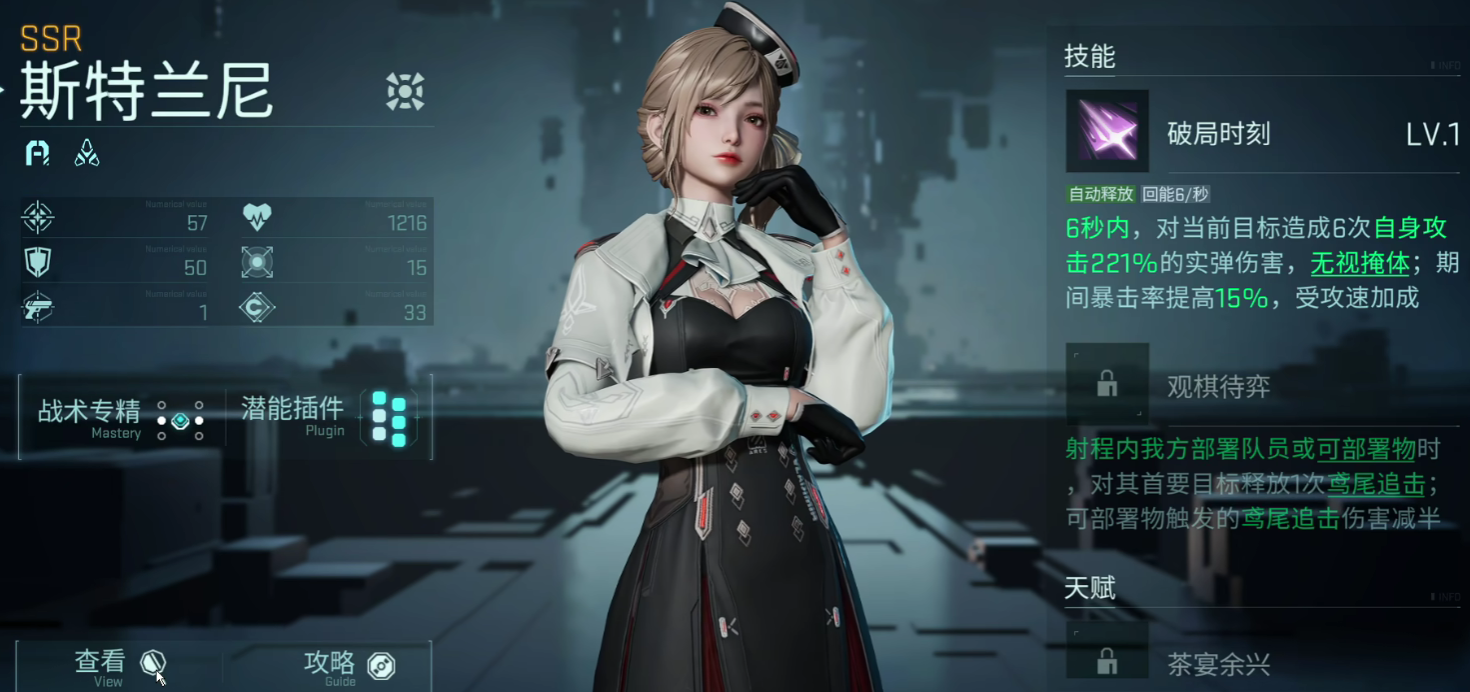Open the 战术专精 Mastery panel
The height and width of the screenshot is (692, 1470).
click(121, 417)
